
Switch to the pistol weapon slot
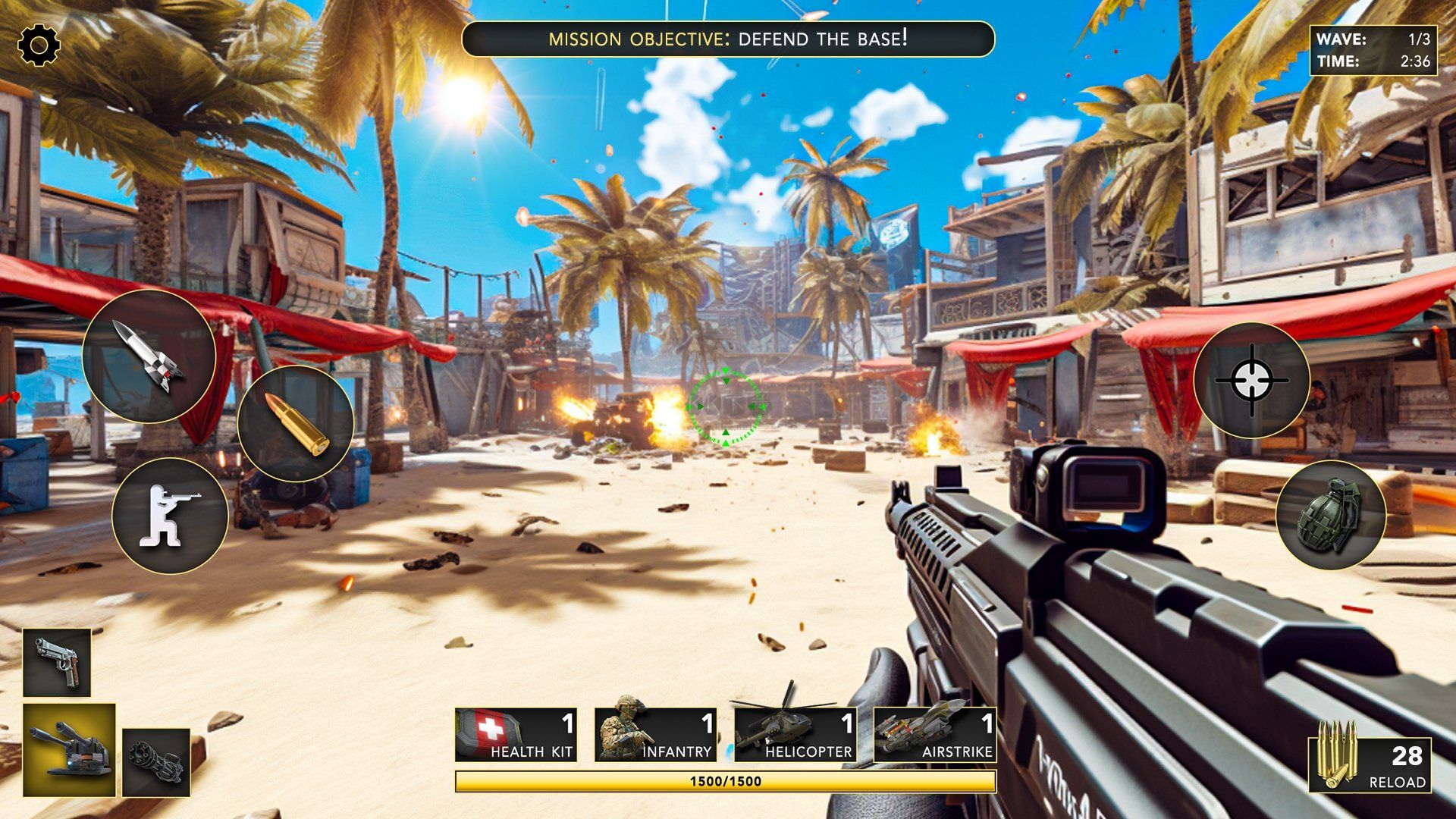tap(57, 662)
